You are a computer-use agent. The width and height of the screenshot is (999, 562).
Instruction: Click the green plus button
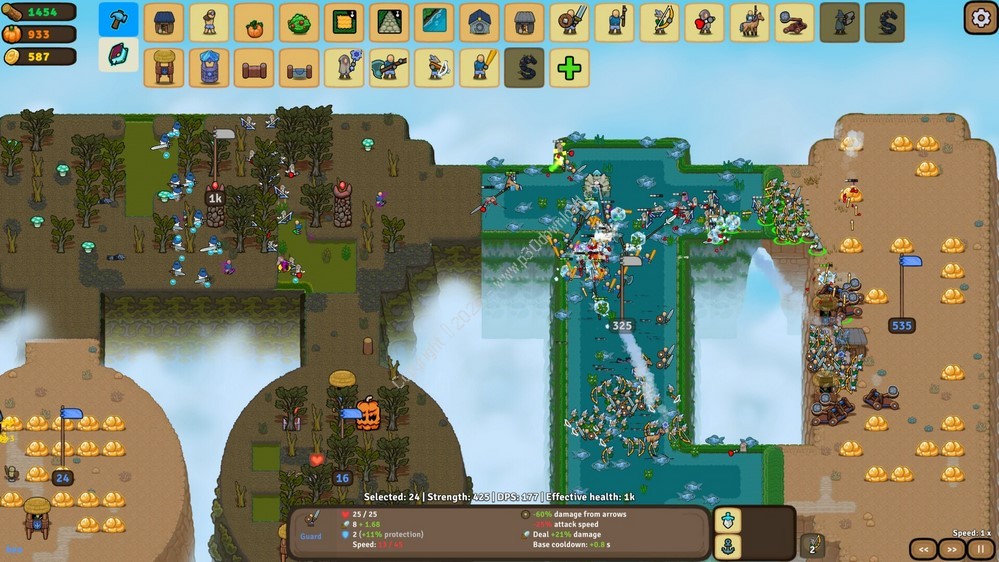pyautogui.click(x=569, y=68)
